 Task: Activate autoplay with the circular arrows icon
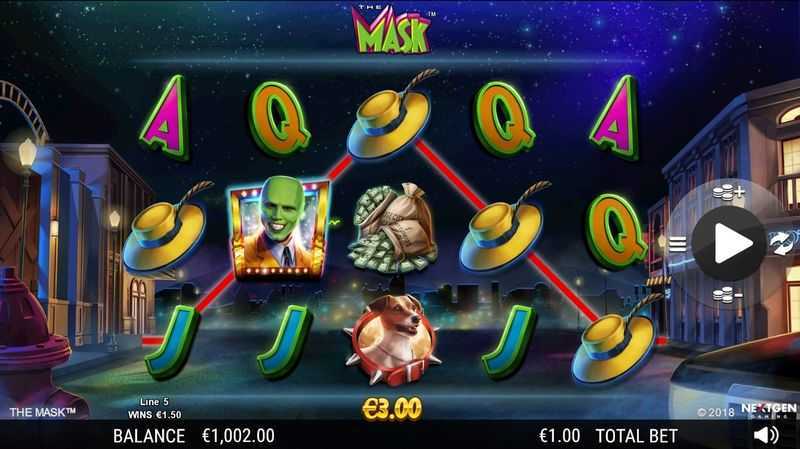pyautogui.click(x=782, y=243)
